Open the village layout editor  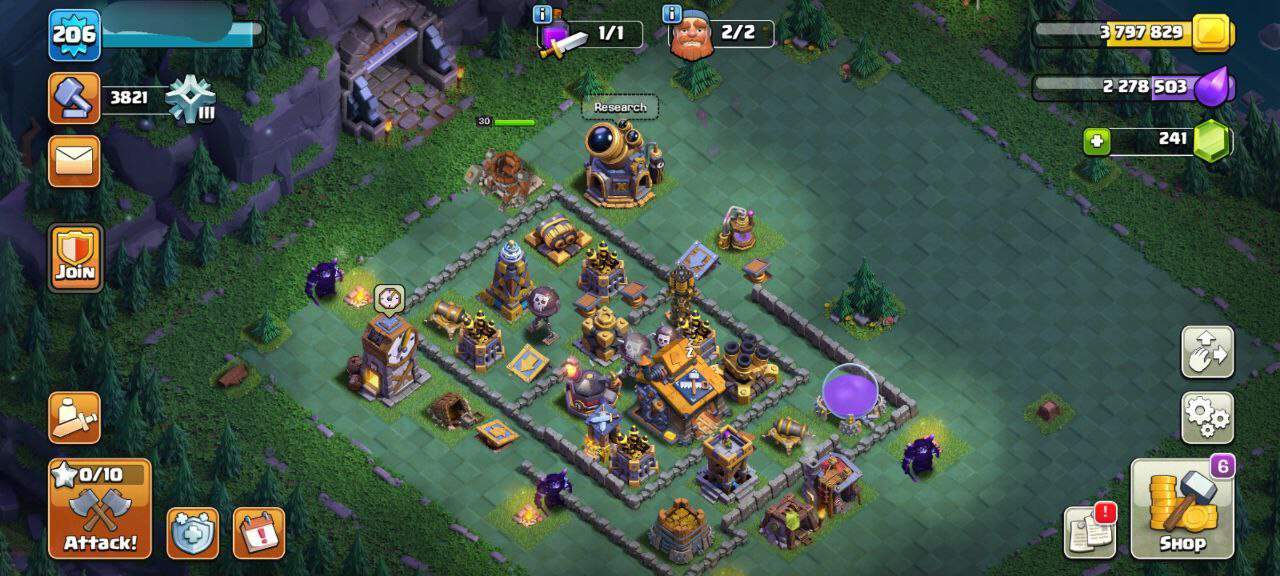click(1207, 351)
